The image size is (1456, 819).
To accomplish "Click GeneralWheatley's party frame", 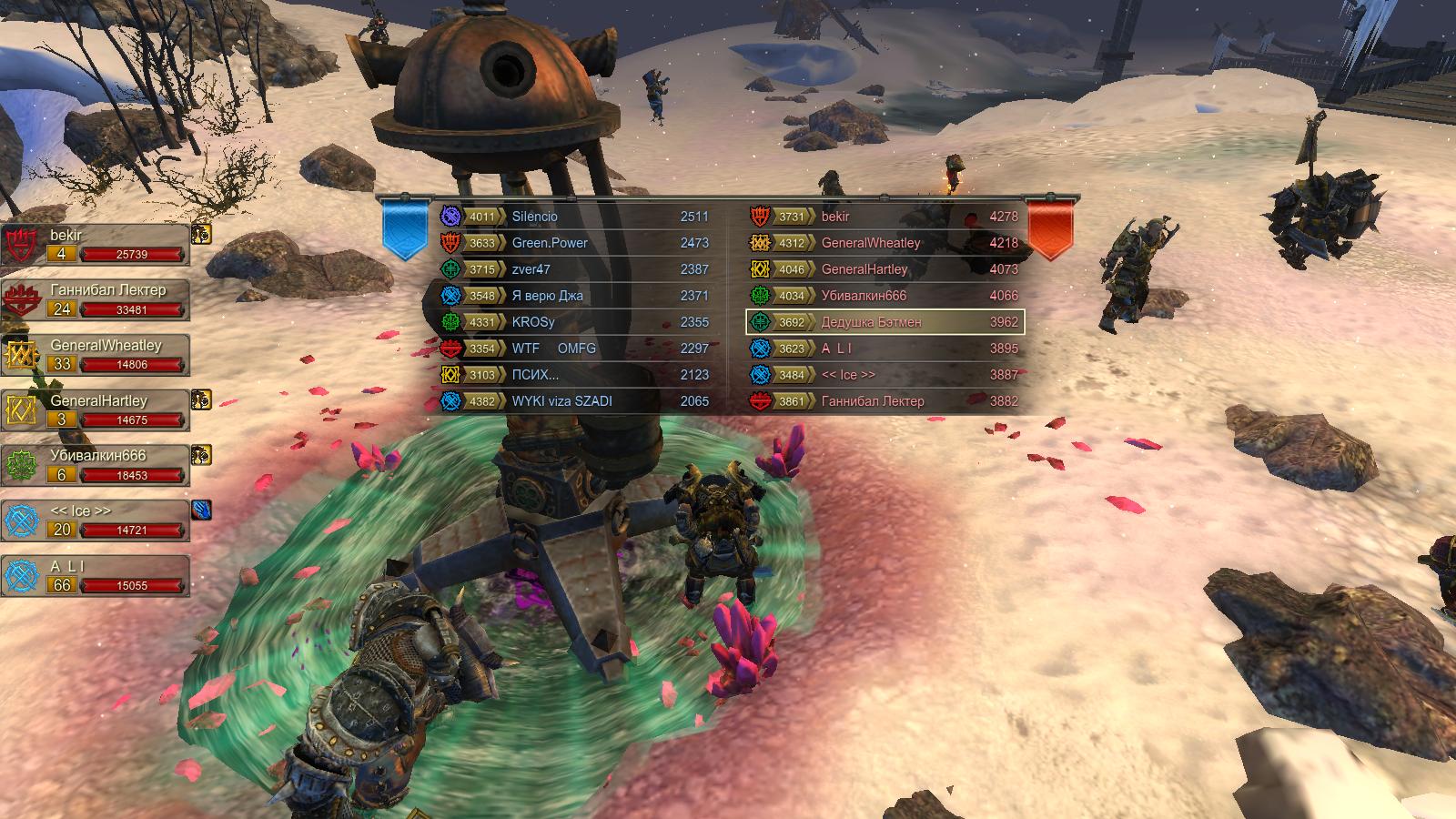I will coord(96,356).
